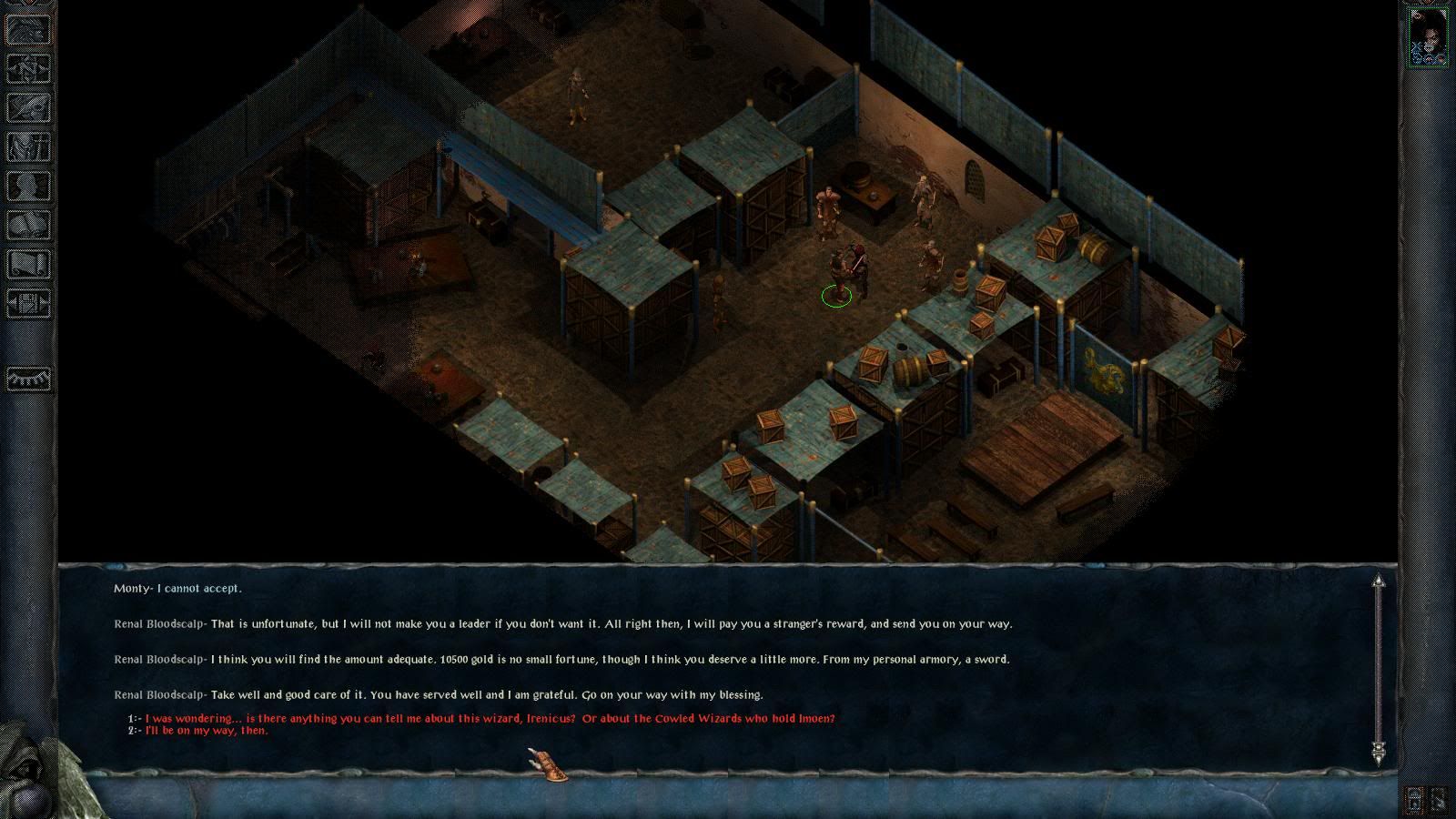Screen dimensions: 1456x819
Task: Toggle the party AI lantern button
Action: tap(1415, 800)
